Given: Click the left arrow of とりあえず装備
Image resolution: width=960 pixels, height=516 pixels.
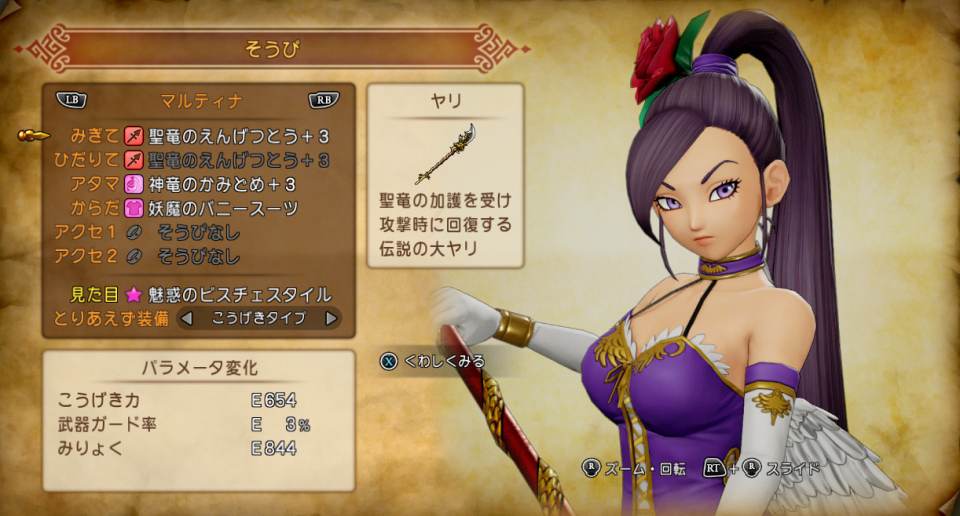Looking at the screenshot, I should [x=185, y=319].
